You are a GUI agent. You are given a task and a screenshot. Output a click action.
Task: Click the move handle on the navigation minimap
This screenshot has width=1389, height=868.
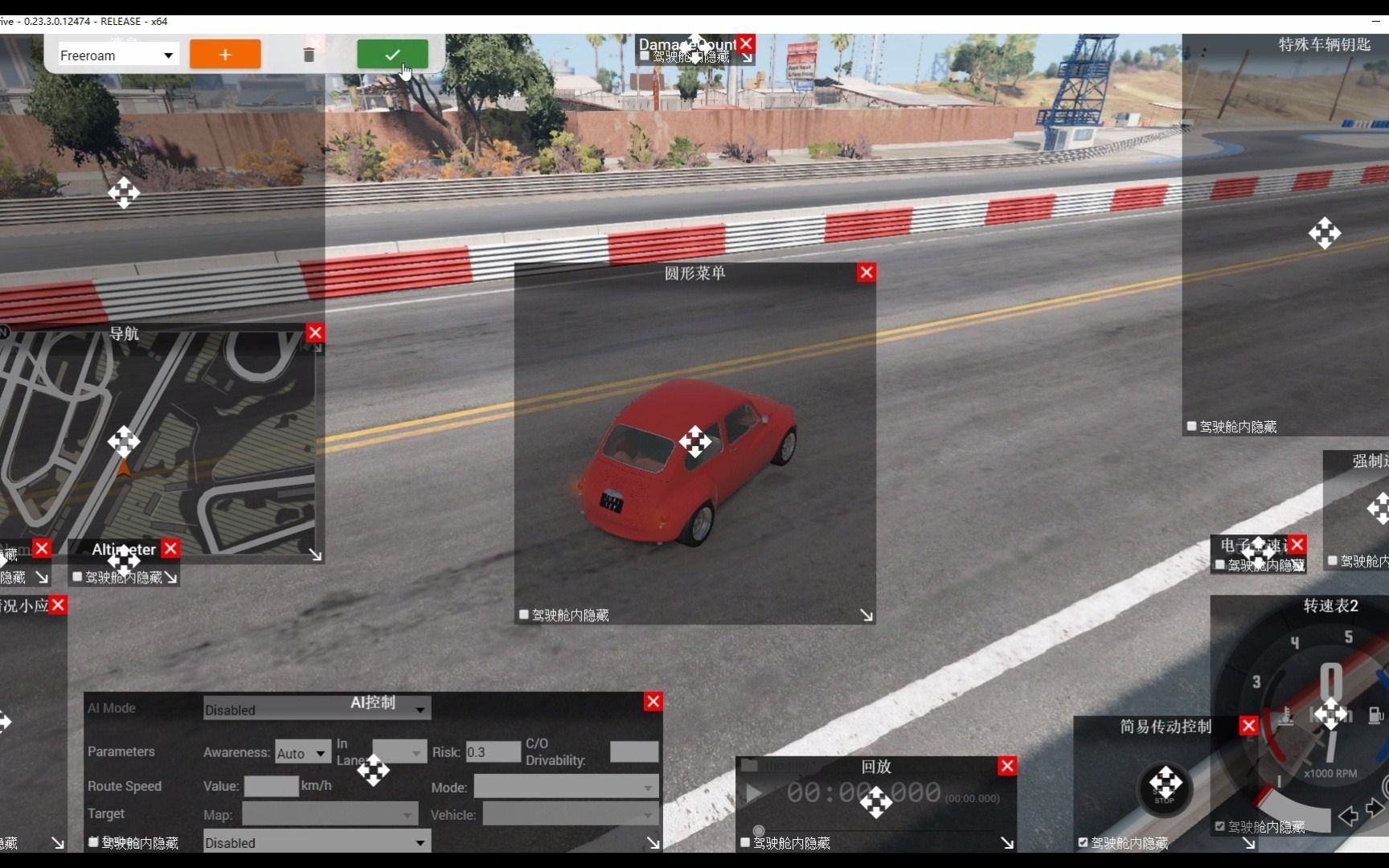(x=124, y=442)
